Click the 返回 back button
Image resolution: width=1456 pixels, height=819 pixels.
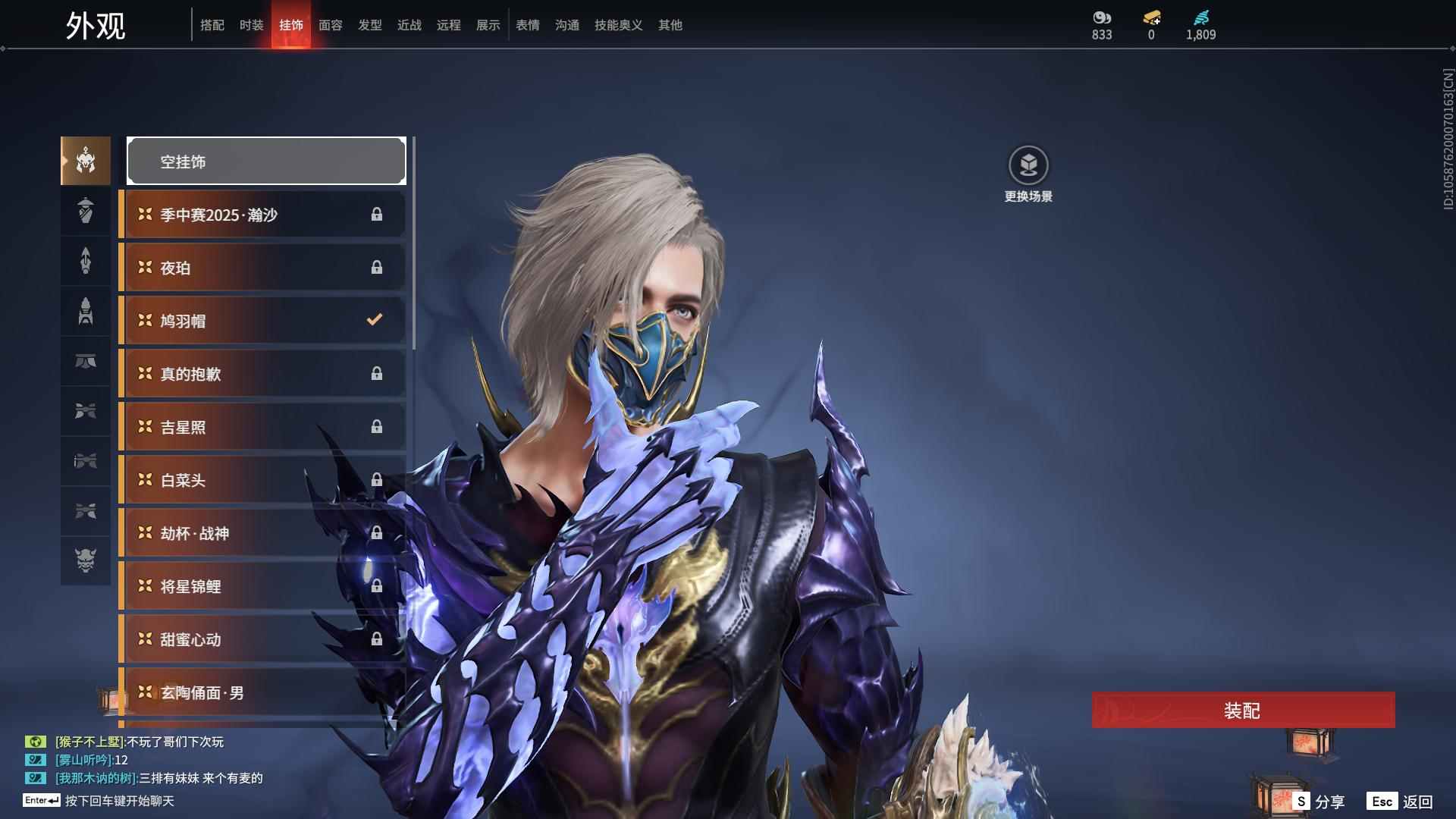tap(1401, 802)
